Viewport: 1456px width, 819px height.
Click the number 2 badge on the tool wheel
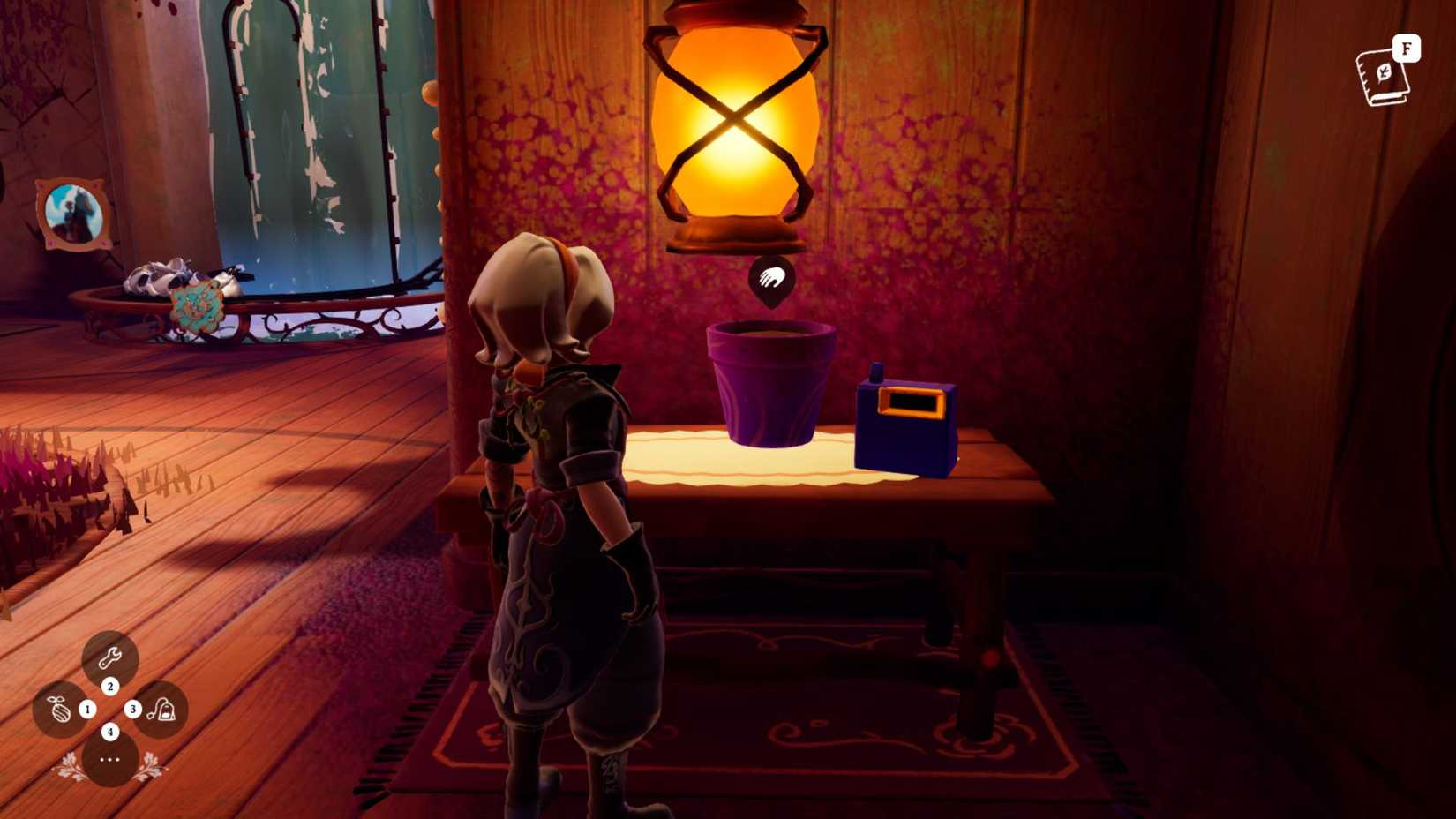tap(109, 686)
